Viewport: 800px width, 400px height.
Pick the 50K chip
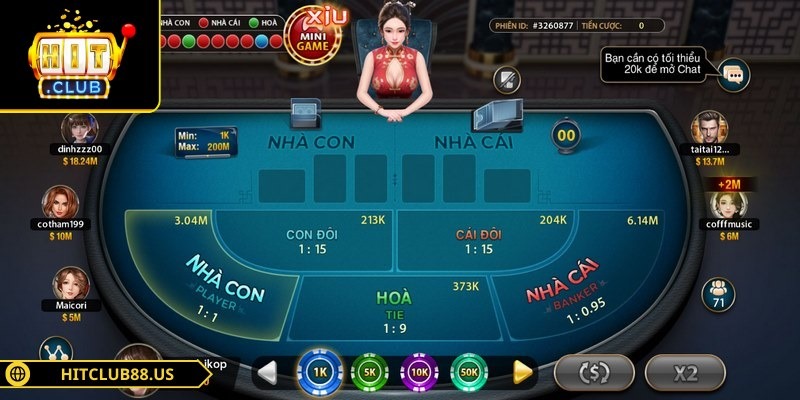click(x=469, y=372)
